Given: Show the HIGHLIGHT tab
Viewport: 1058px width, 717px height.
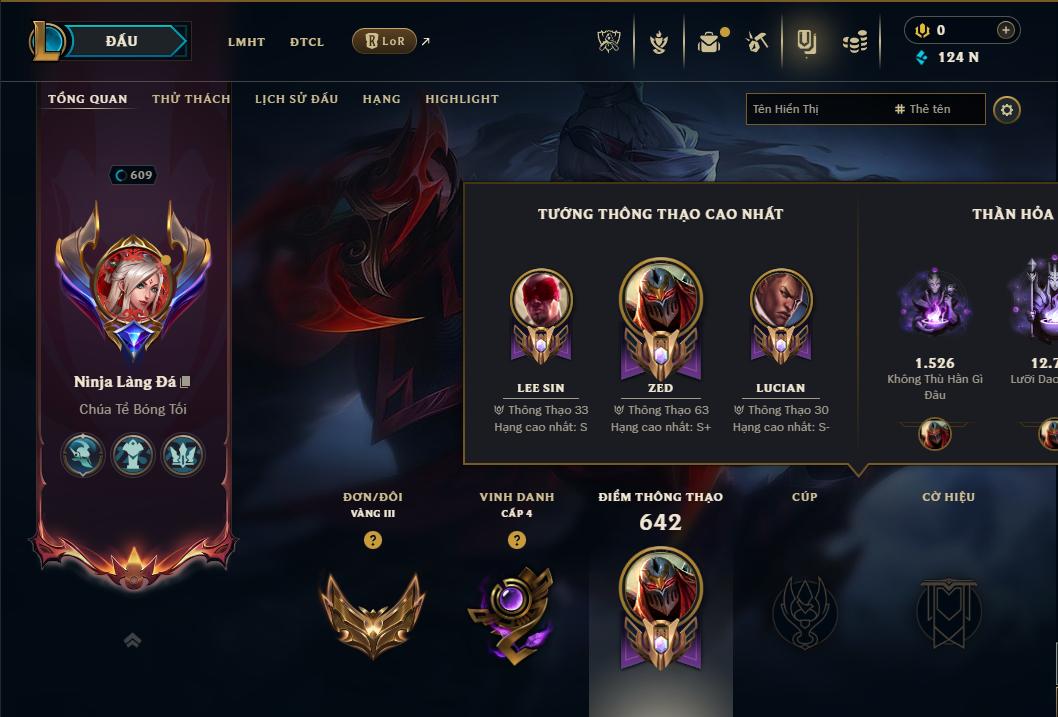Looking at the screenshot, I should pyautogui.click(x=461, y=99).
